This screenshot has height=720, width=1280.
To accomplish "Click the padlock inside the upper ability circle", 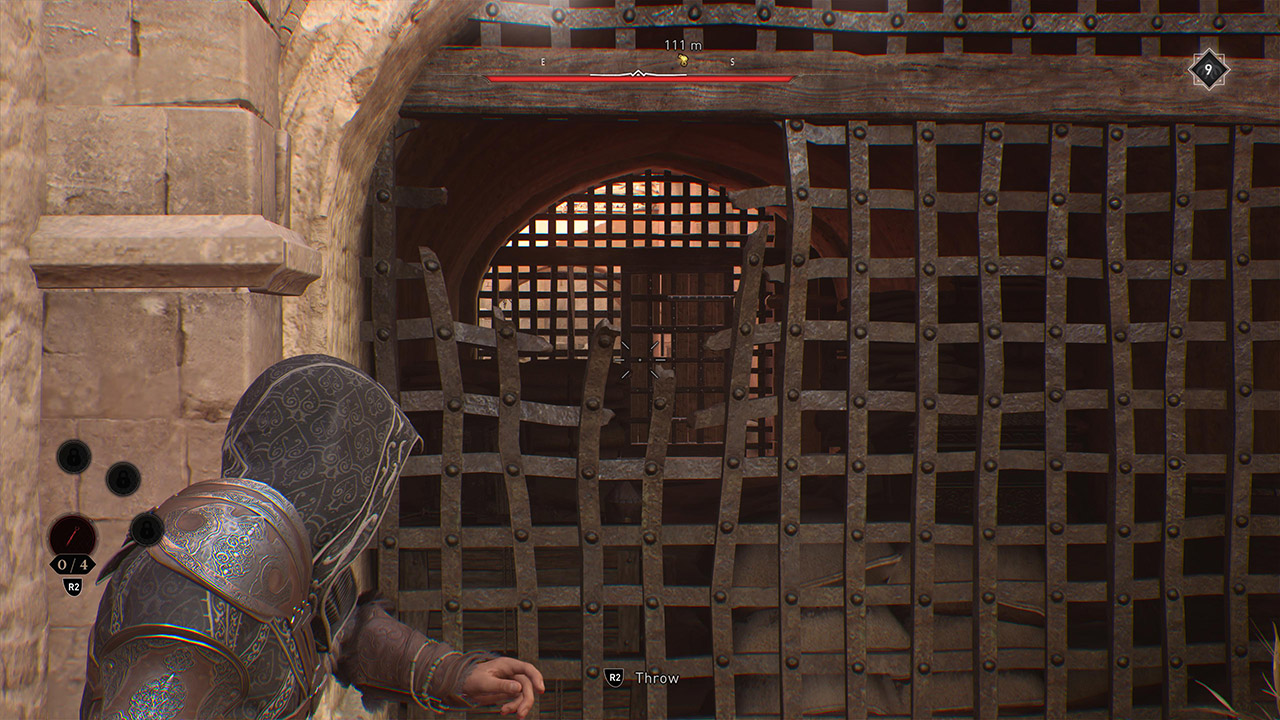I will pos(73,455).
